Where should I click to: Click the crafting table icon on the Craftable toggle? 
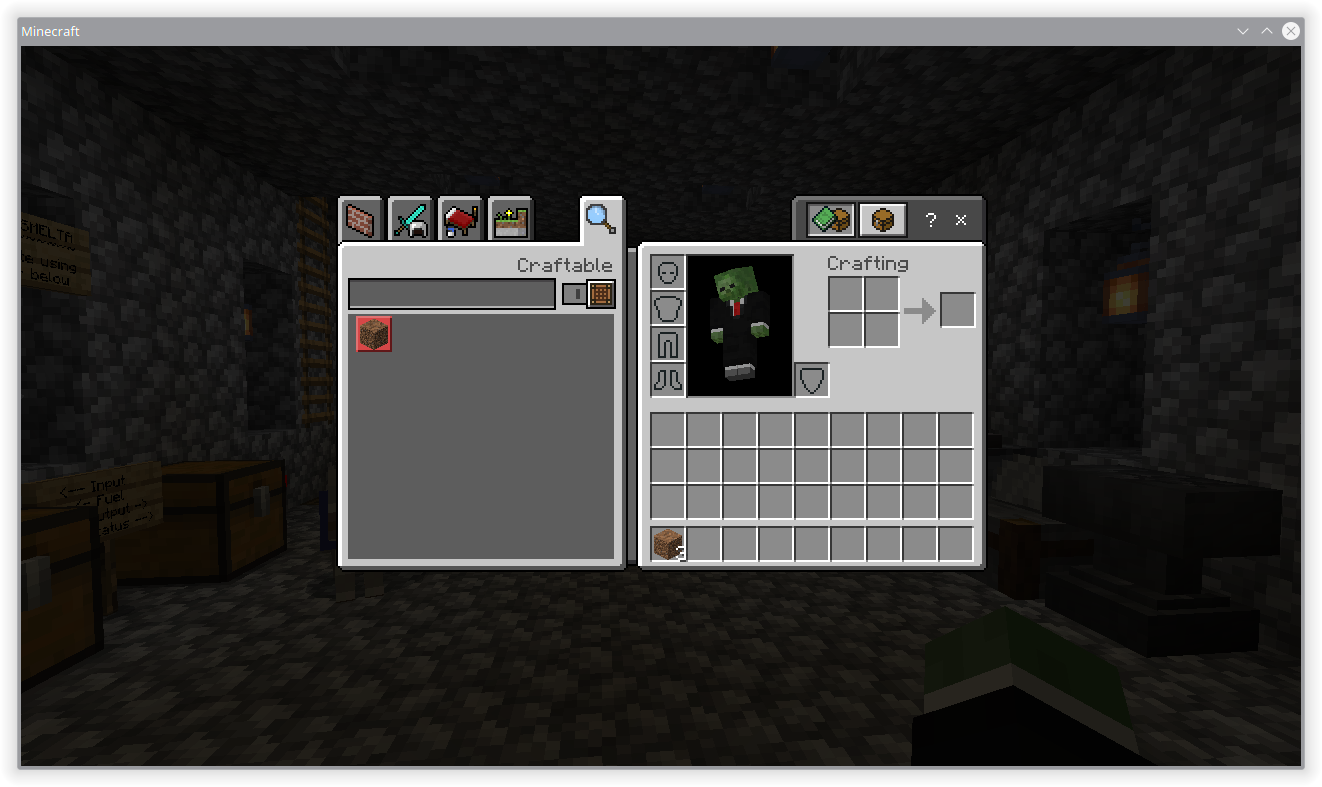click(601, 293)
